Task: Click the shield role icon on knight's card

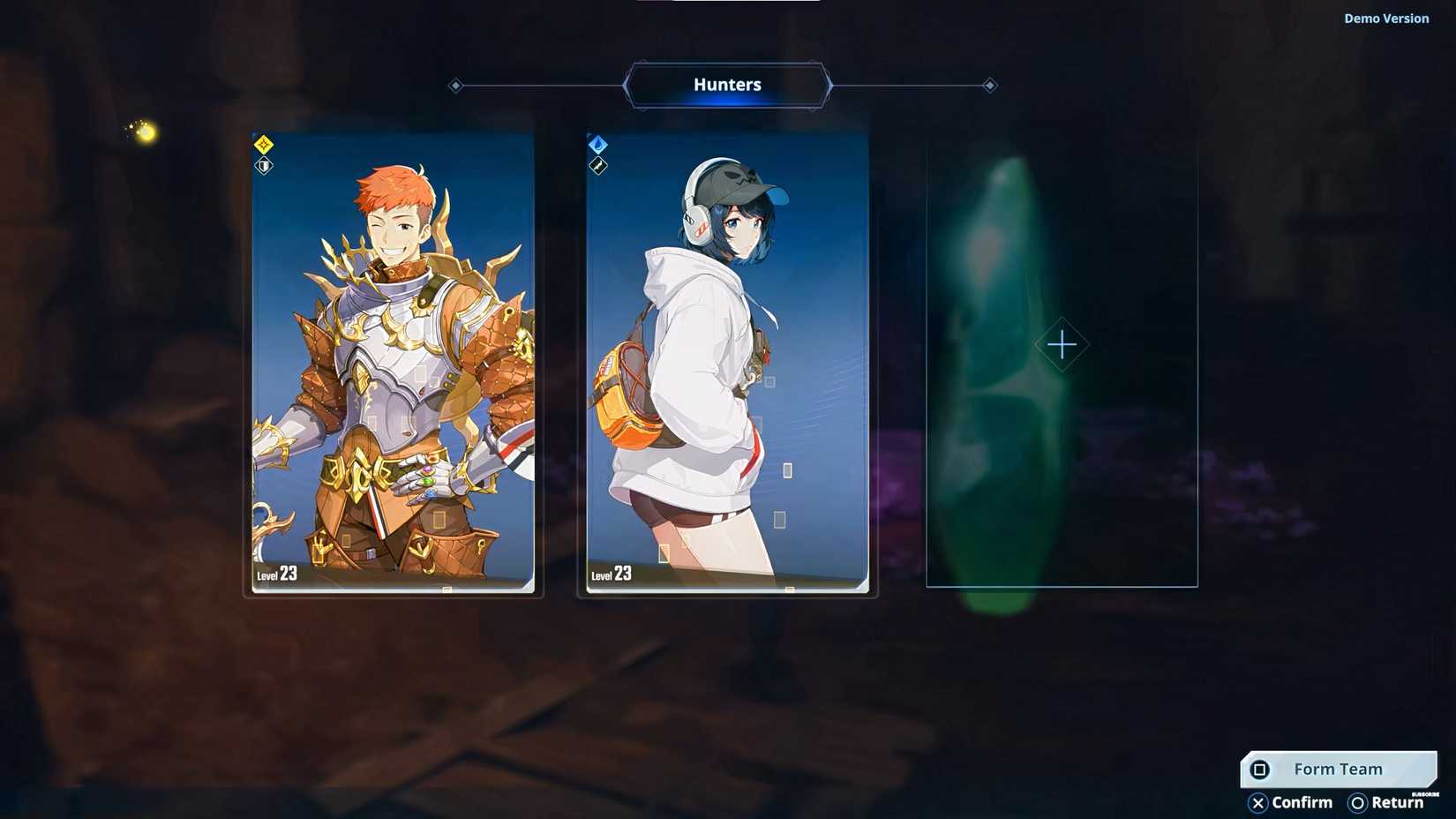Action: coord(262,166)
